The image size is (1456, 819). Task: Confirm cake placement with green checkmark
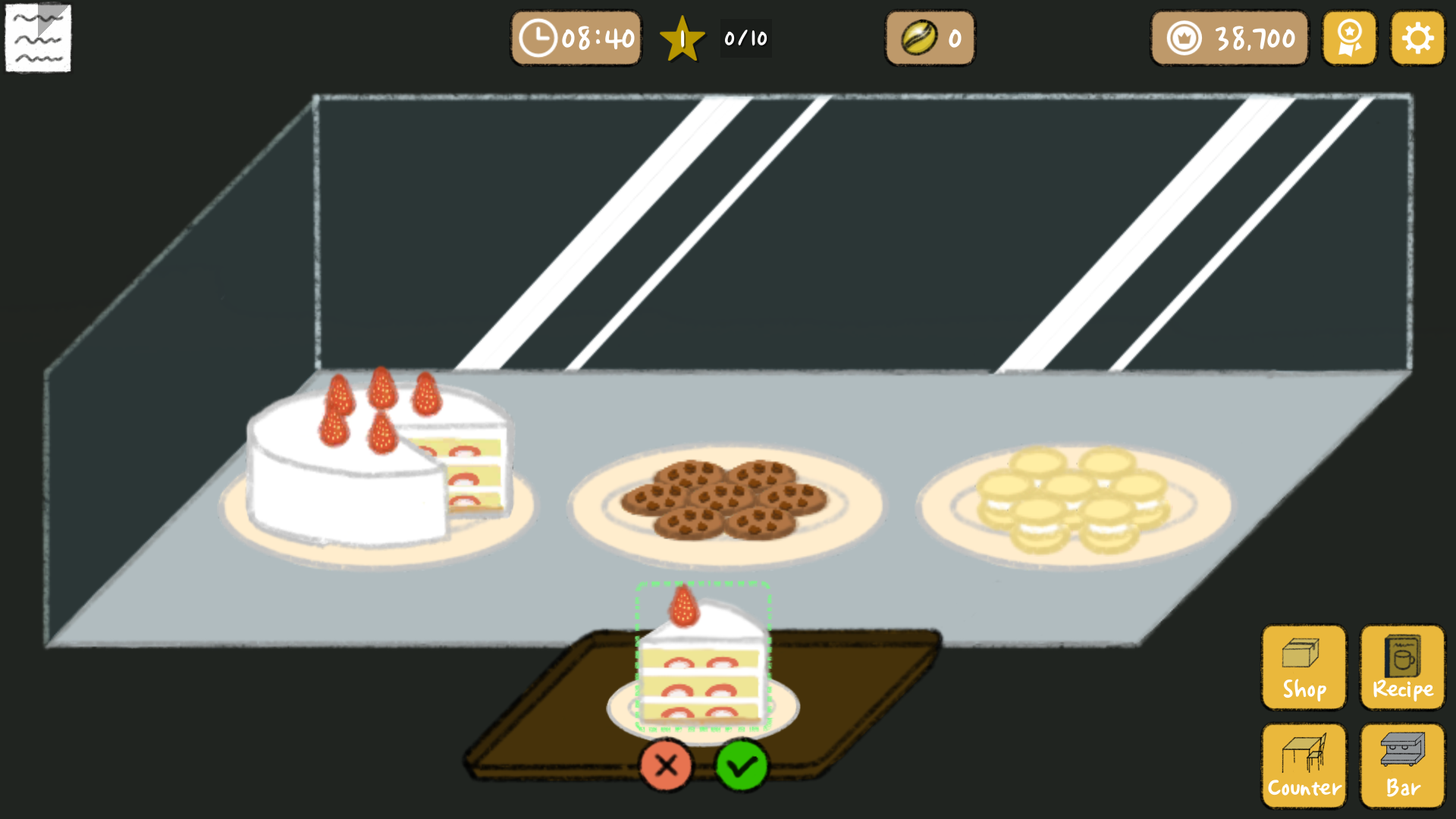coord(742,766)
